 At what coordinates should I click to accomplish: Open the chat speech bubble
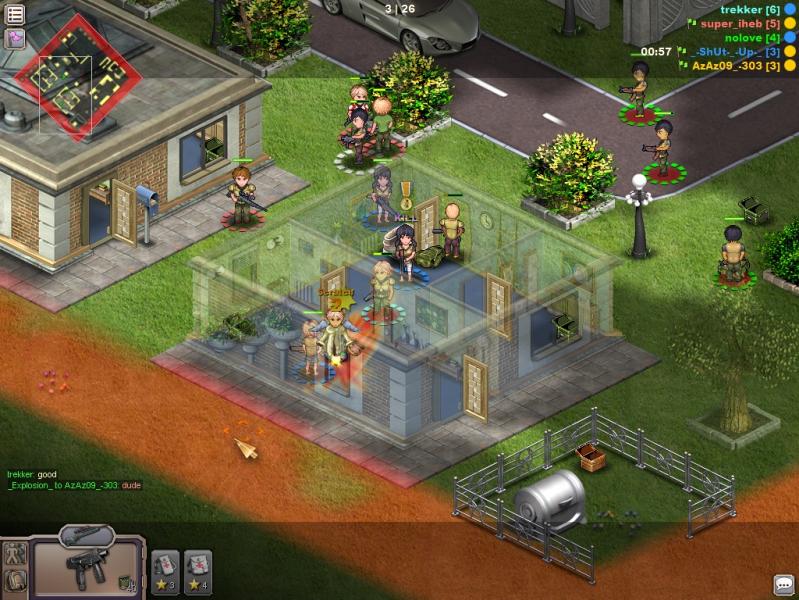point(784,584)
